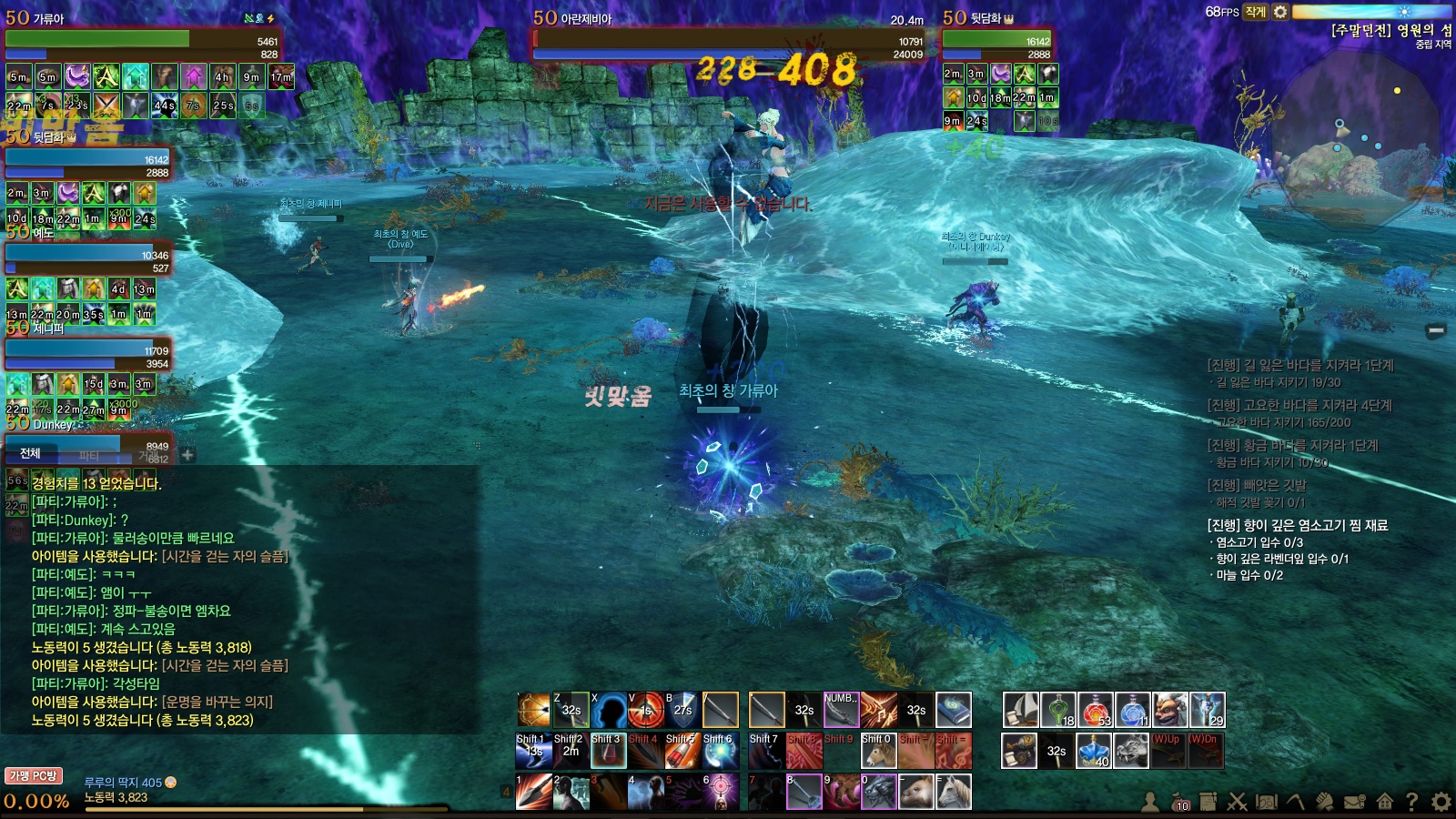Select the 염소고기 찜 재료 quest tracker entry

point(1297,525)
